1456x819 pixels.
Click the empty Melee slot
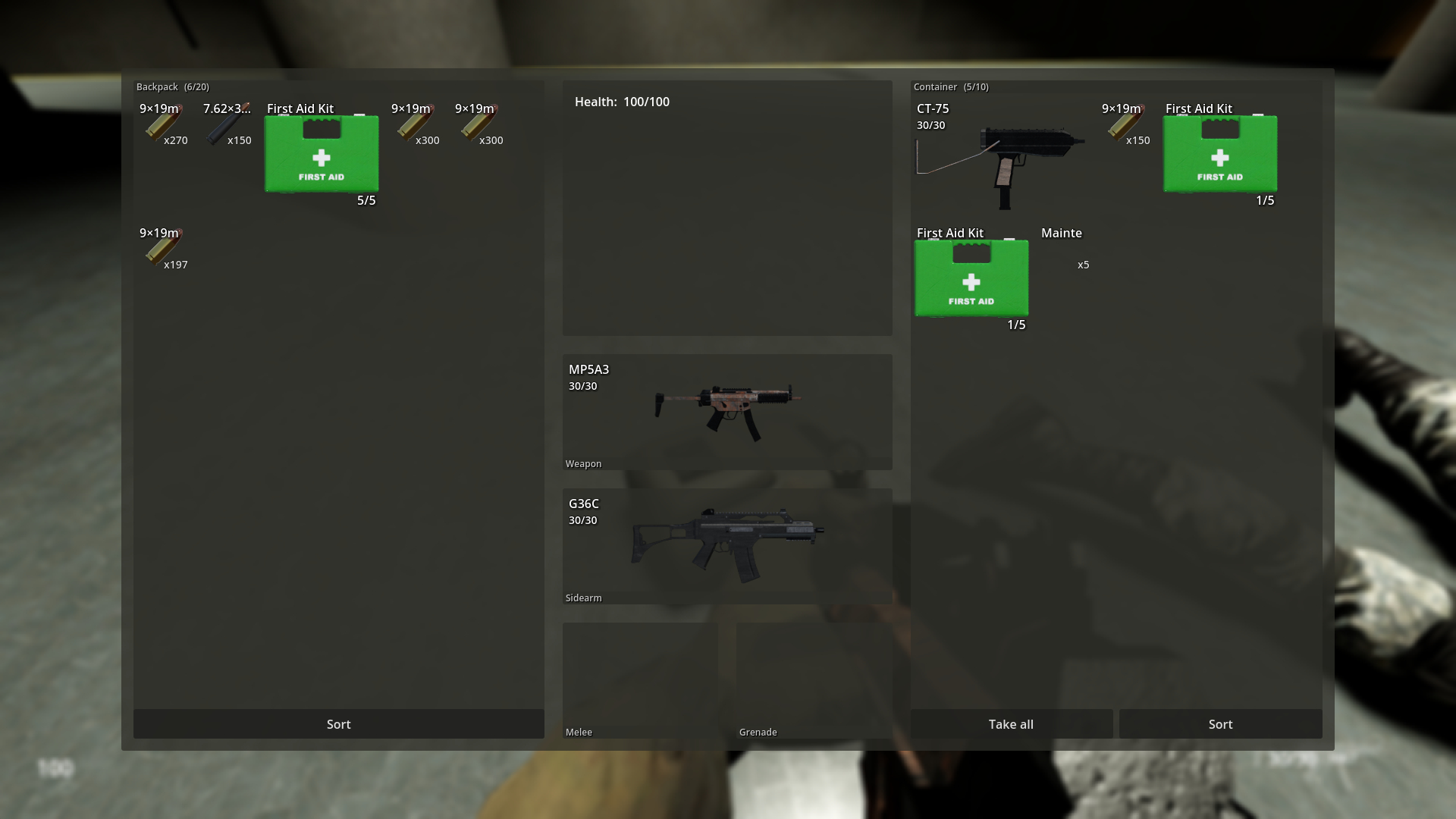tap(639, 679)
